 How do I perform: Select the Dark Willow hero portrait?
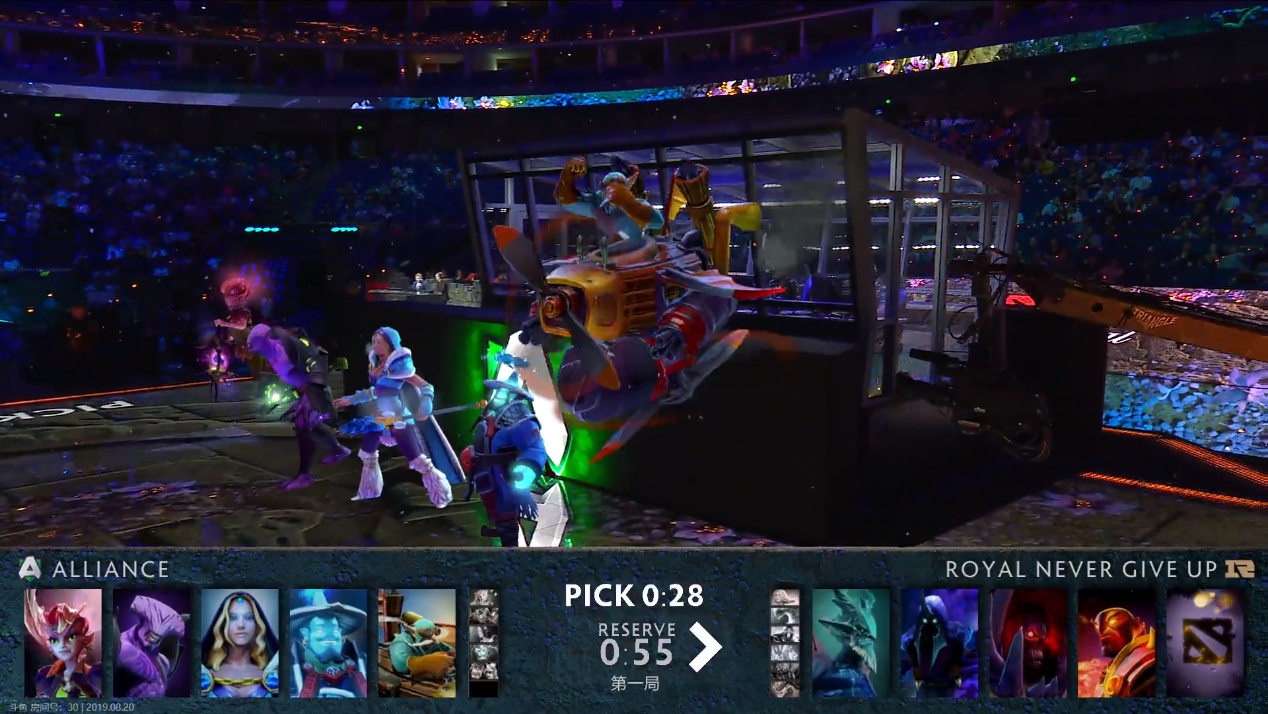coord(63,643)
